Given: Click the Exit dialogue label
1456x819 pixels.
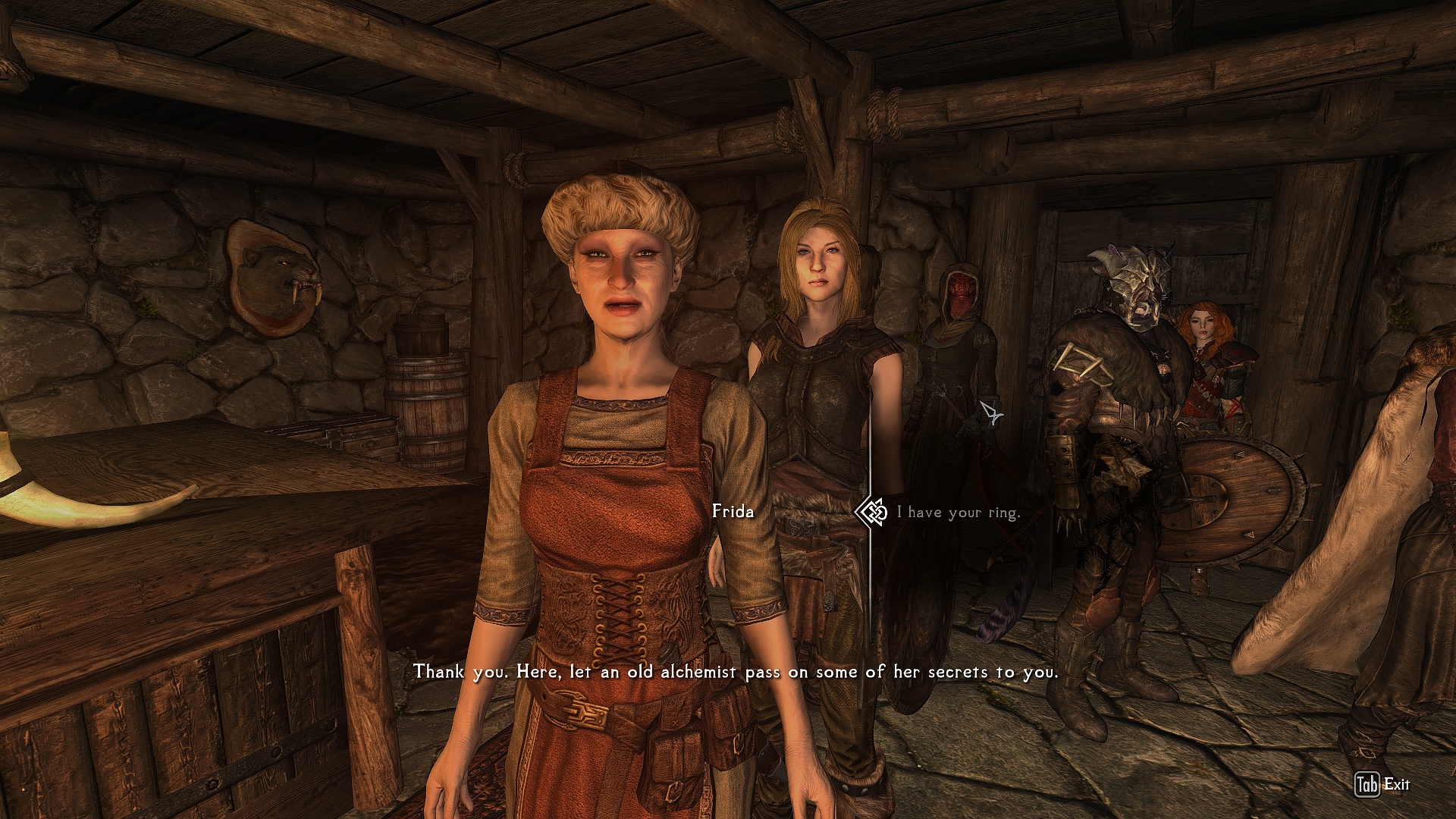Looking at the screenshot, I should pos(1396,784).
